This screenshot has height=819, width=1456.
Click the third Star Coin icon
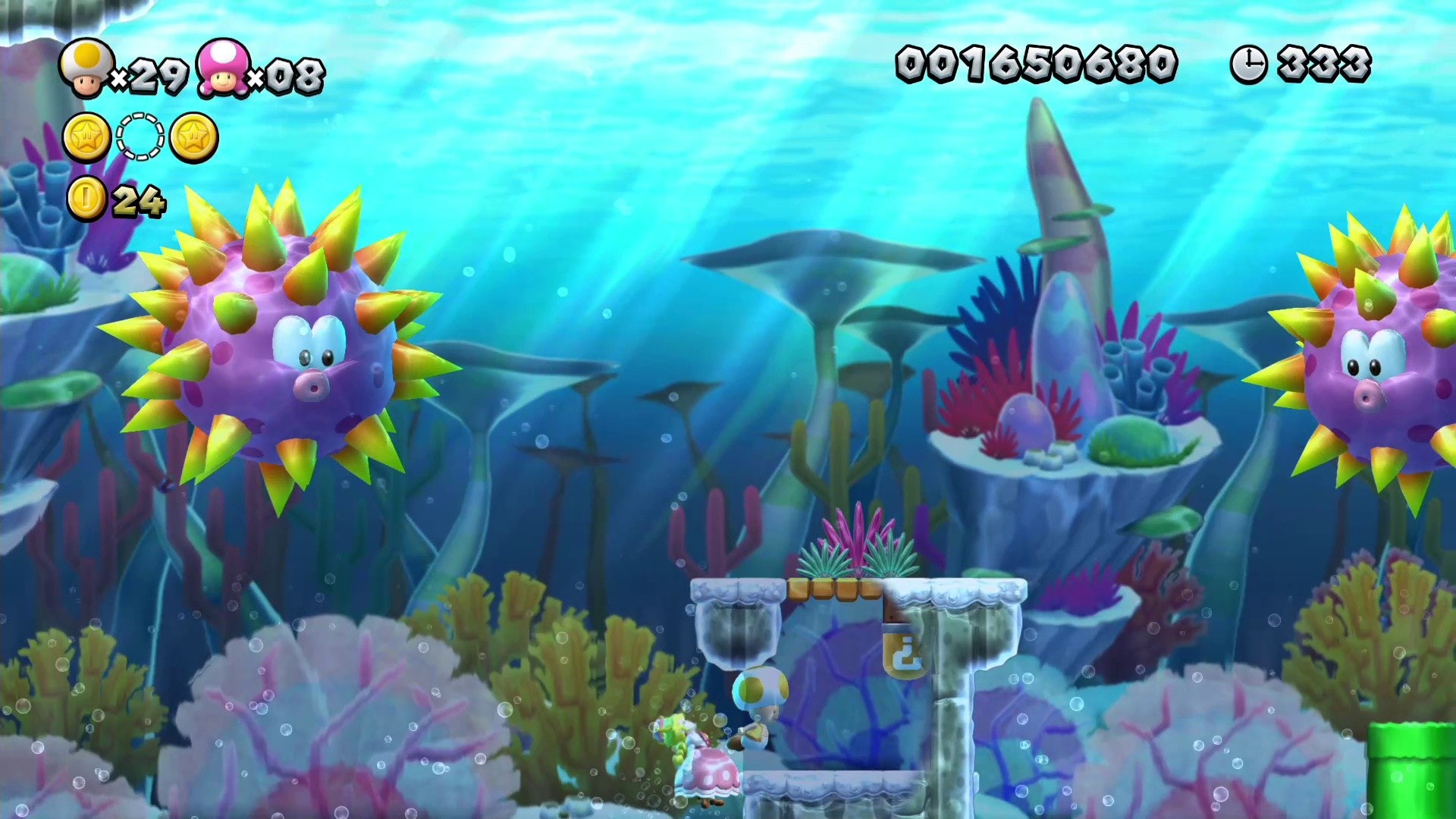pyautogui.click(x=196, y=136)
